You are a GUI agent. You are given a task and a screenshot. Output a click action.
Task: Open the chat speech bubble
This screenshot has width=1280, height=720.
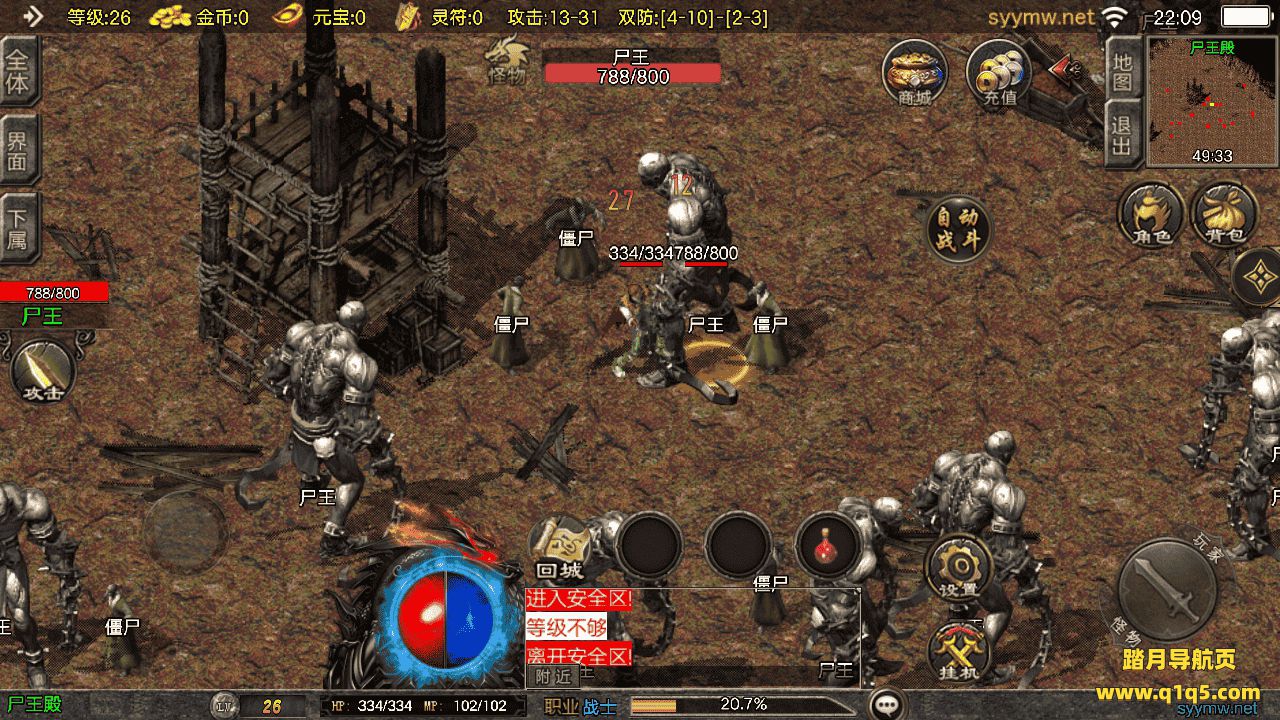point(886,704)
